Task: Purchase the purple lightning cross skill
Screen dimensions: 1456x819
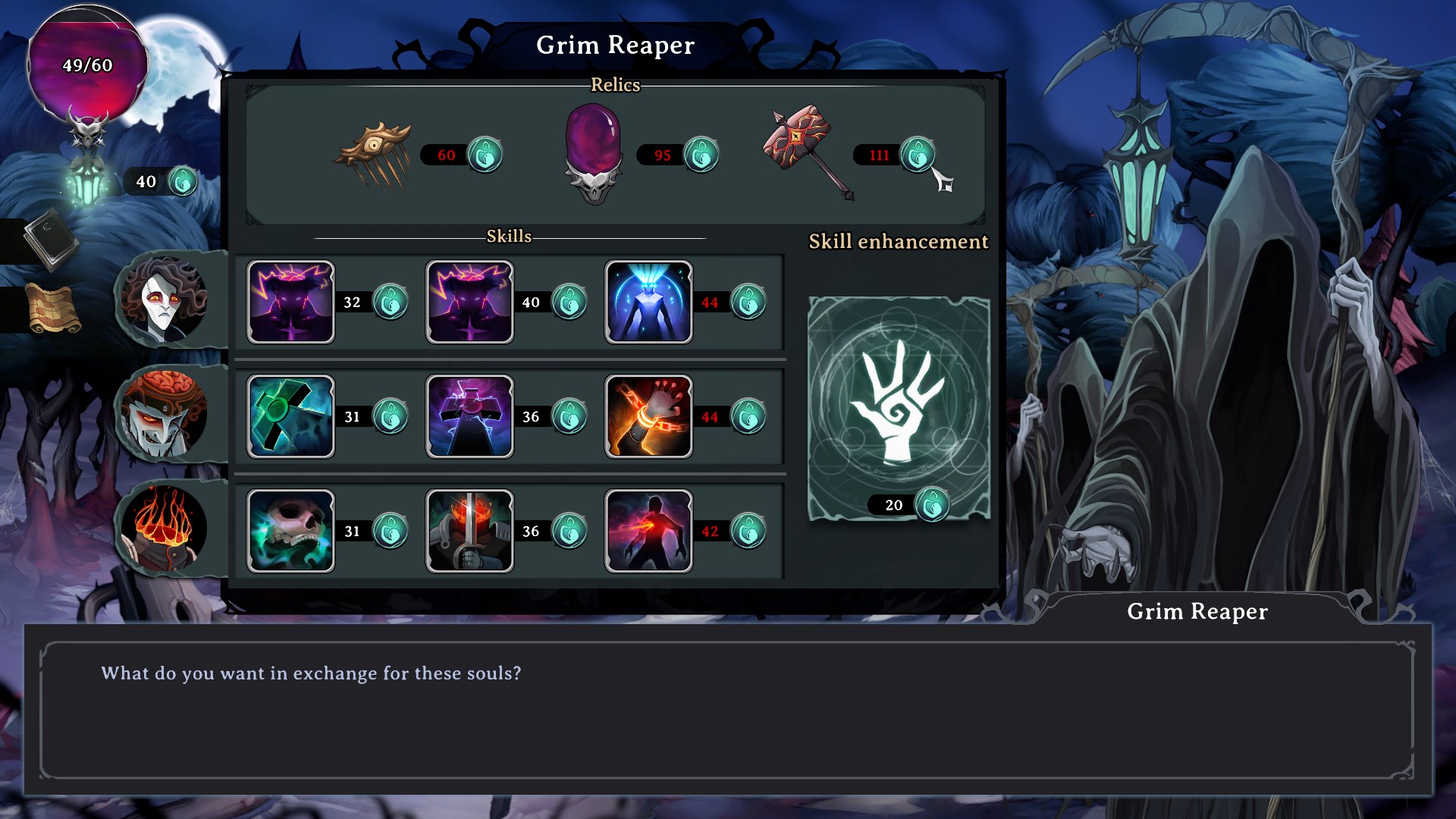Action: tap(469, 416)
